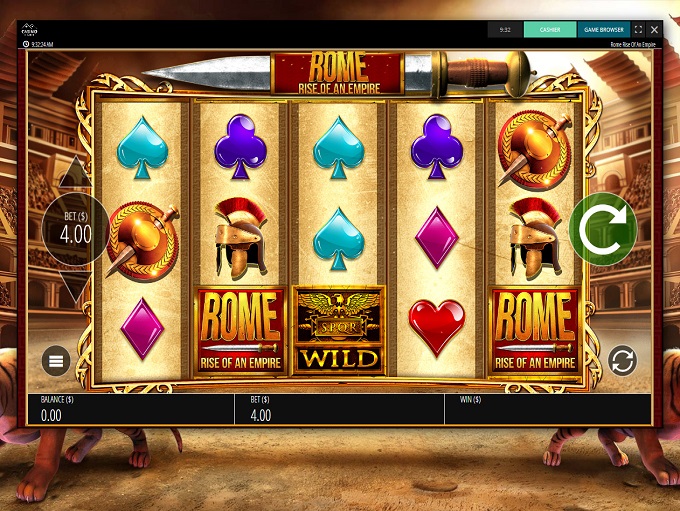This screenshot has width=680, height=511.
Task: Open the Cashier
Action: point(549,30)
